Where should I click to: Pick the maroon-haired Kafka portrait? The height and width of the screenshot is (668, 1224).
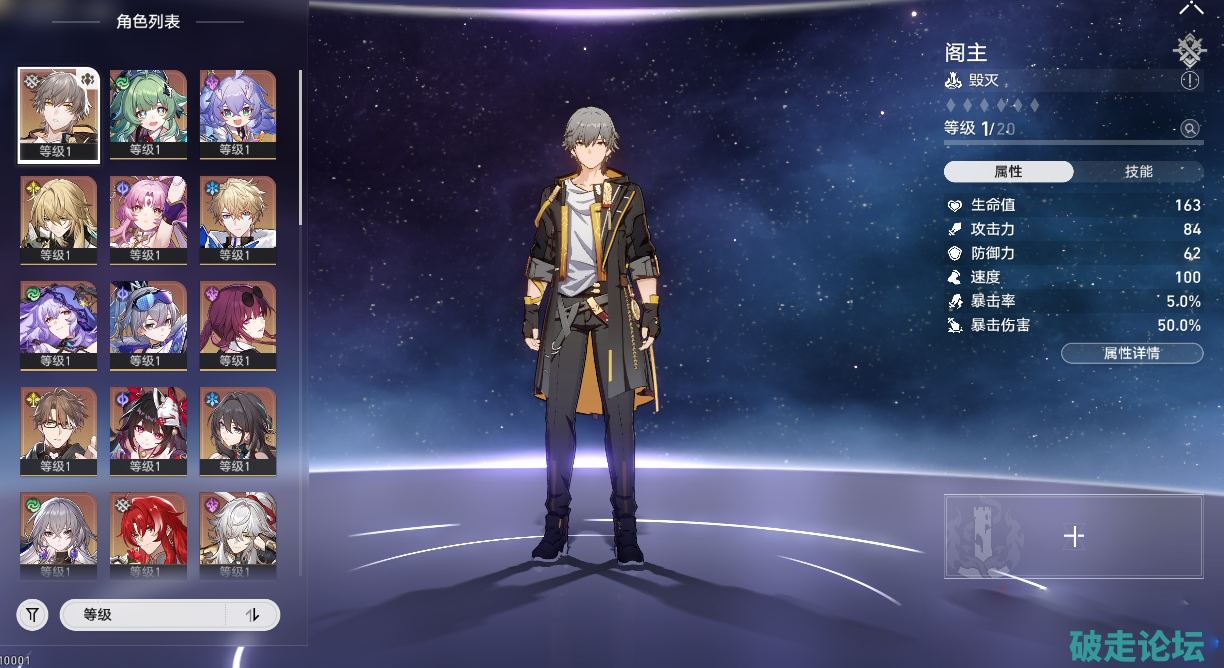pos(238,320)
